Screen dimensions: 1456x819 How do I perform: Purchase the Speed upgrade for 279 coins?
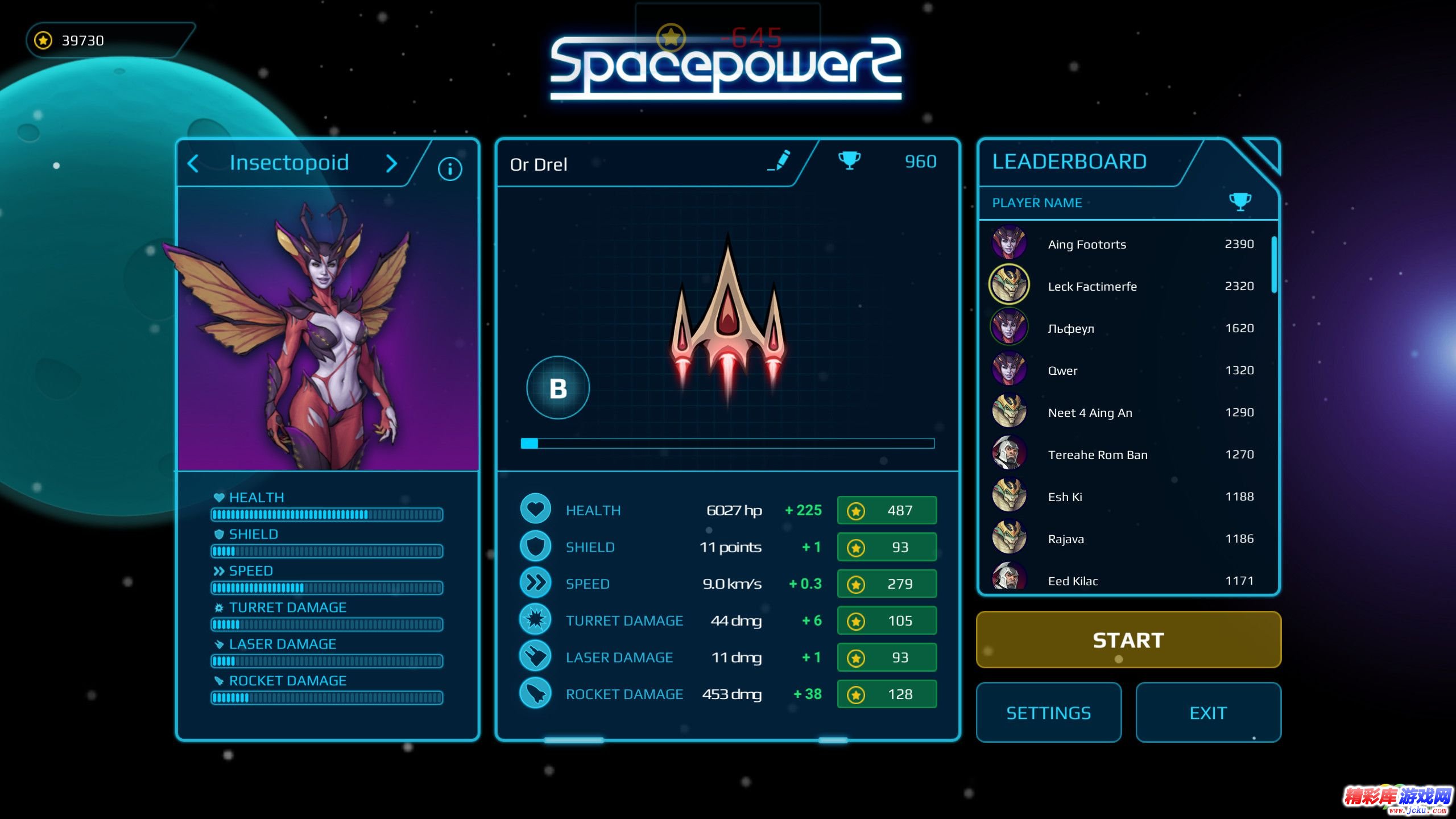[x=886, y=584]
